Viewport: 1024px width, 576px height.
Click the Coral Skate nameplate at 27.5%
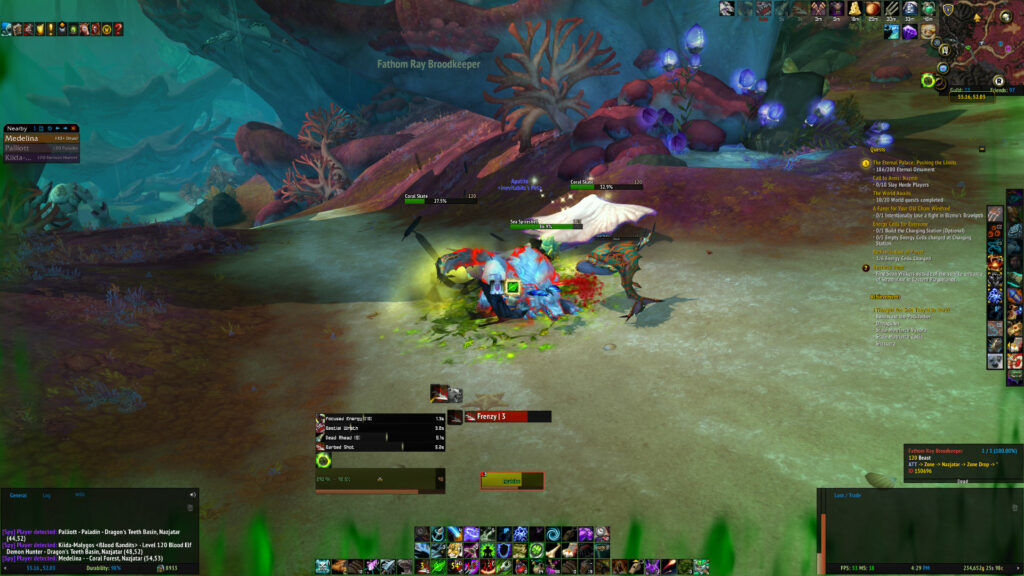pyautogui.click(x=425, y=201)
